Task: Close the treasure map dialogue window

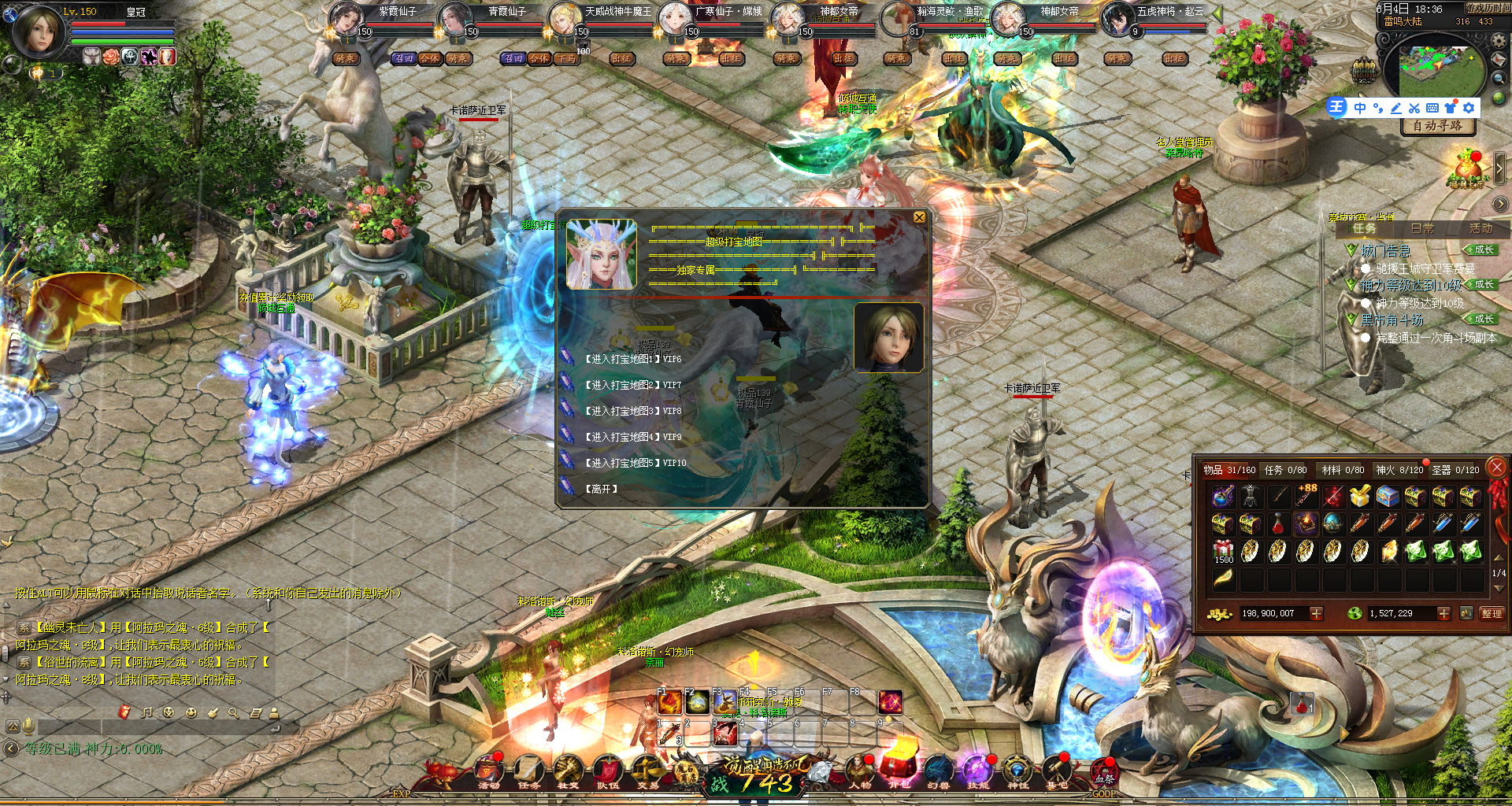Action: click(x=919, y=217)
